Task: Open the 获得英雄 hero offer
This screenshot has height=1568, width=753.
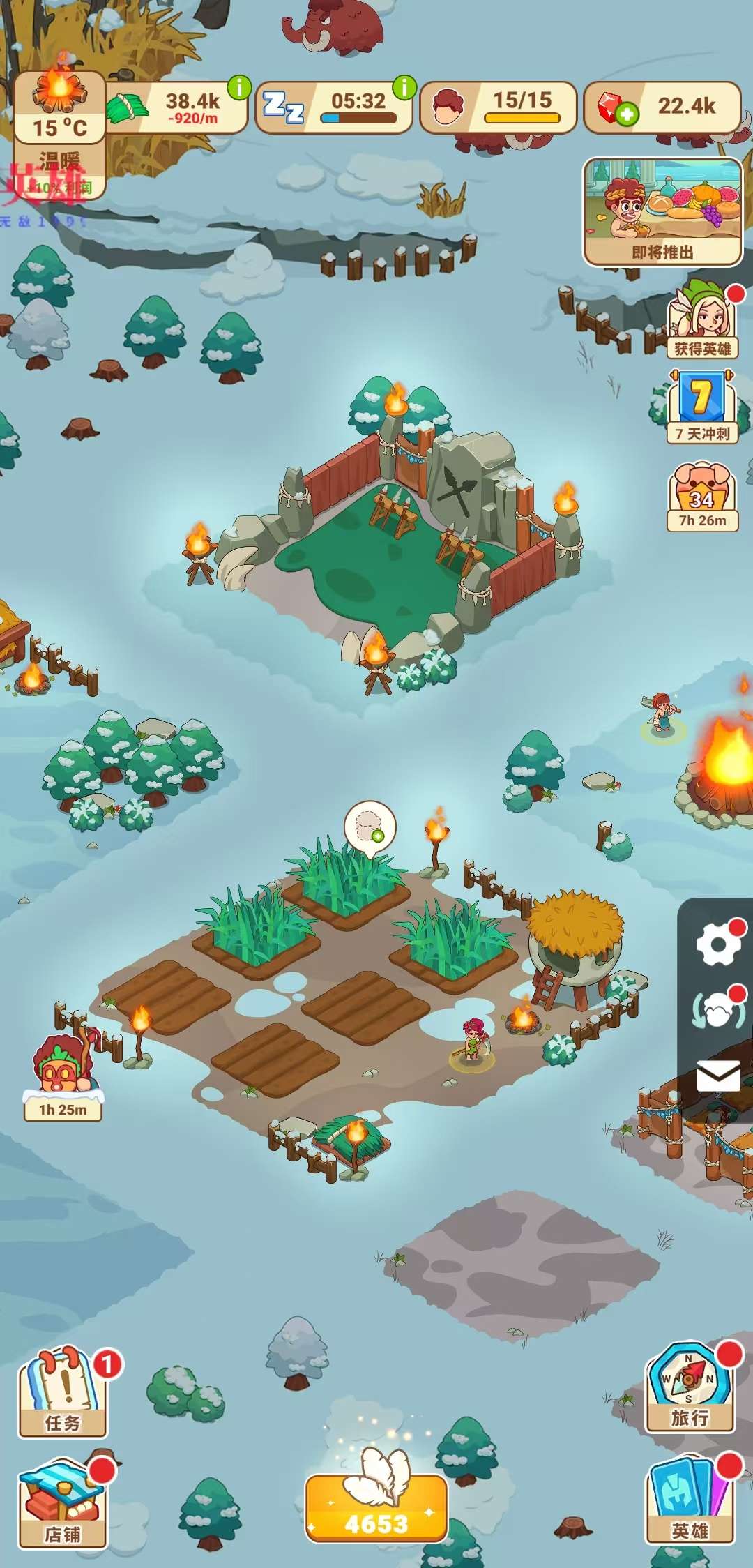Action: click(702, 321)
